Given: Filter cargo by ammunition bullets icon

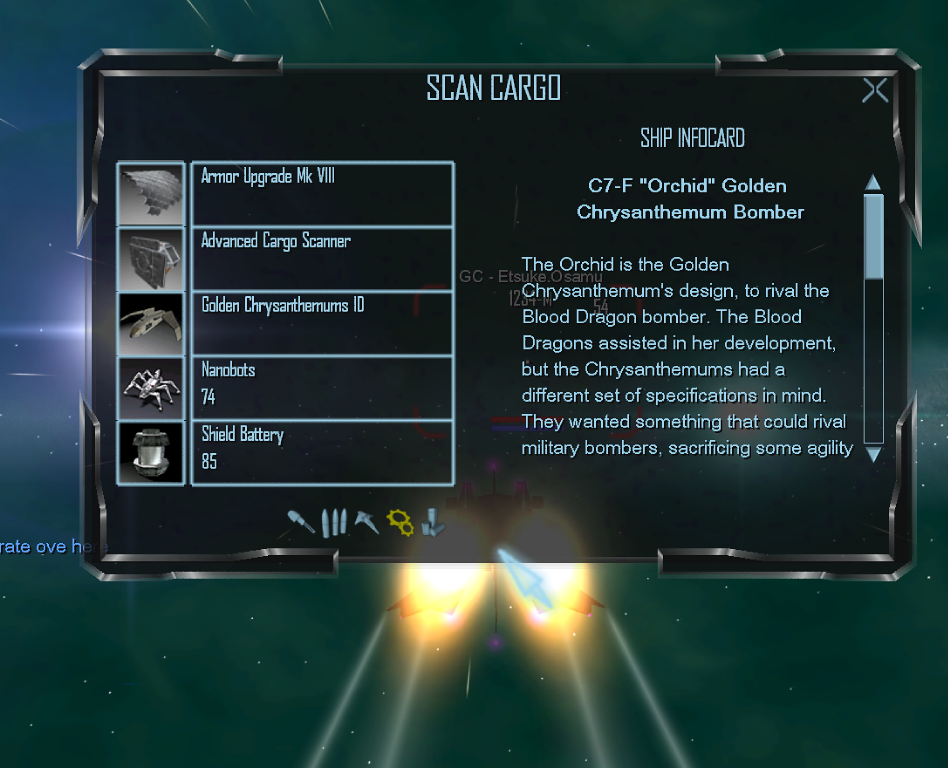Looking at the screenshot, I should (x=334, y=521).
